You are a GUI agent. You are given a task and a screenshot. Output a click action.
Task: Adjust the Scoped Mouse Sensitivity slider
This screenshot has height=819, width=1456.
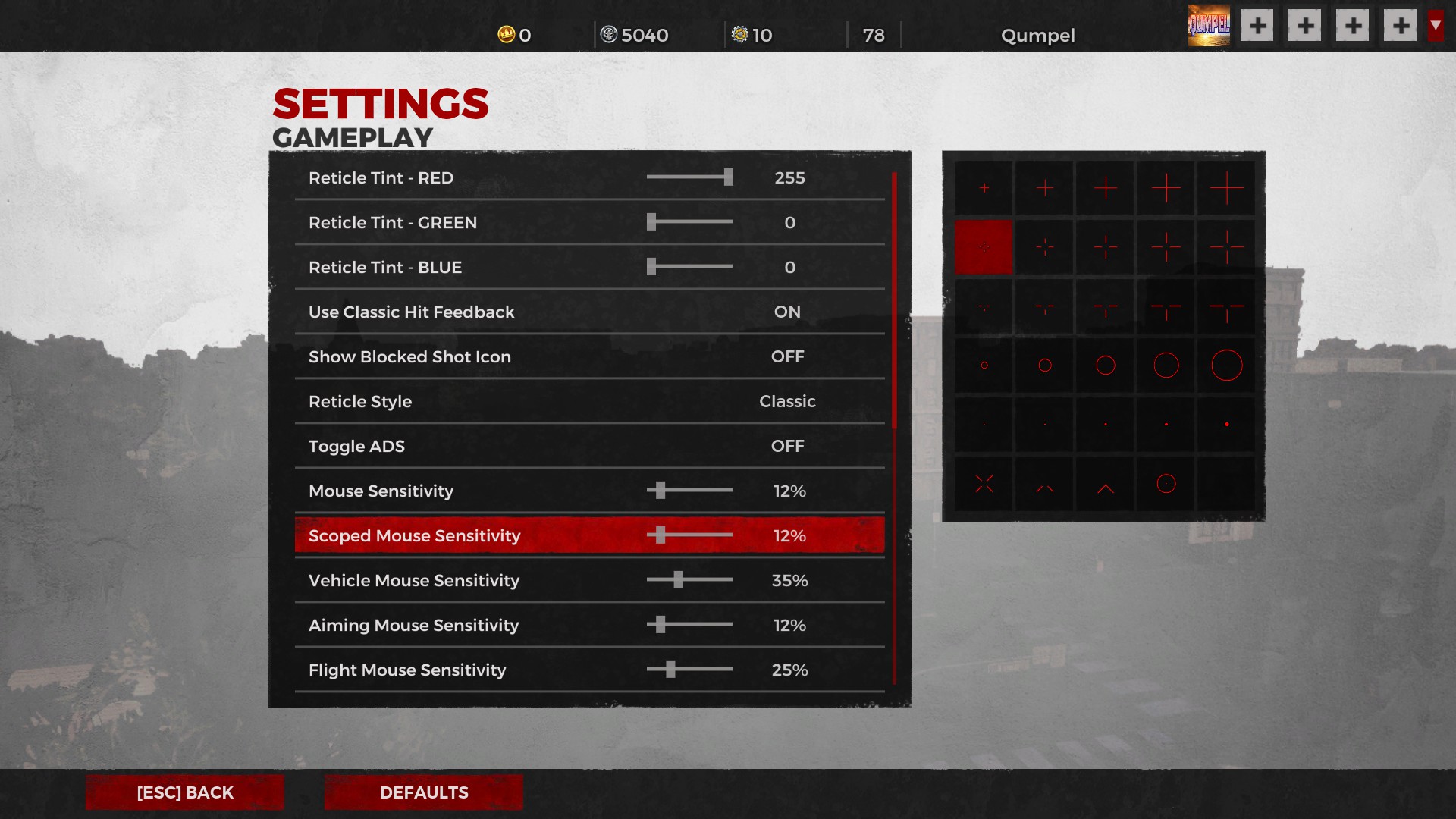coord(661,535)
